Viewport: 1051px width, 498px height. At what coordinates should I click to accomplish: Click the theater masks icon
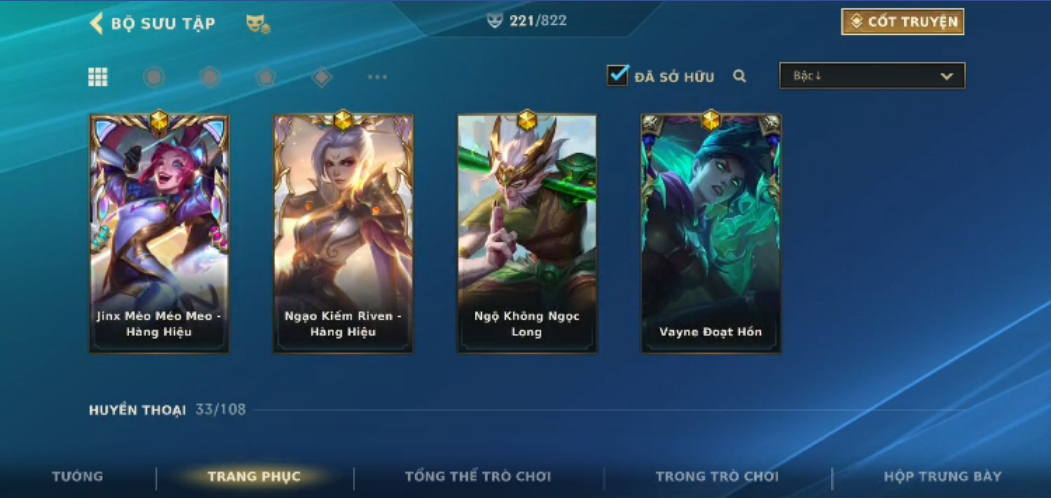click(x=258, y=24)
